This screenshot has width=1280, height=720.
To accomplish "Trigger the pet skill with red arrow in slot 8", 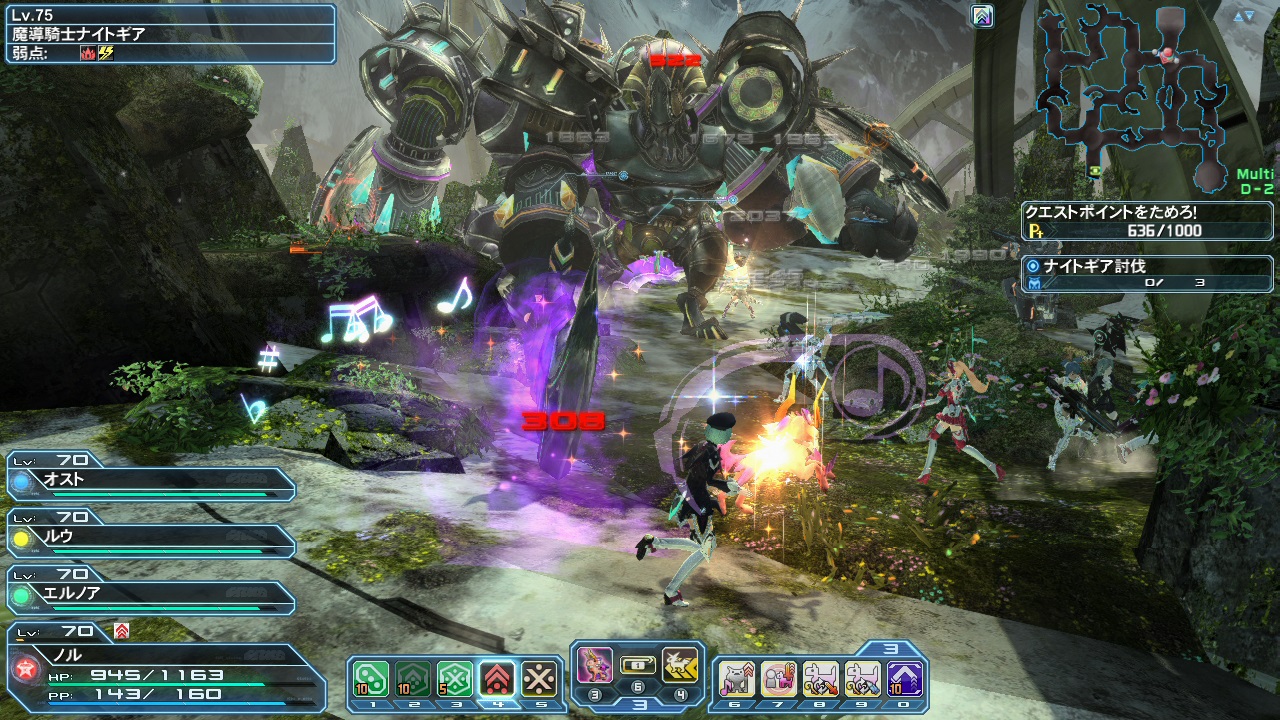I will click(821, 679).
